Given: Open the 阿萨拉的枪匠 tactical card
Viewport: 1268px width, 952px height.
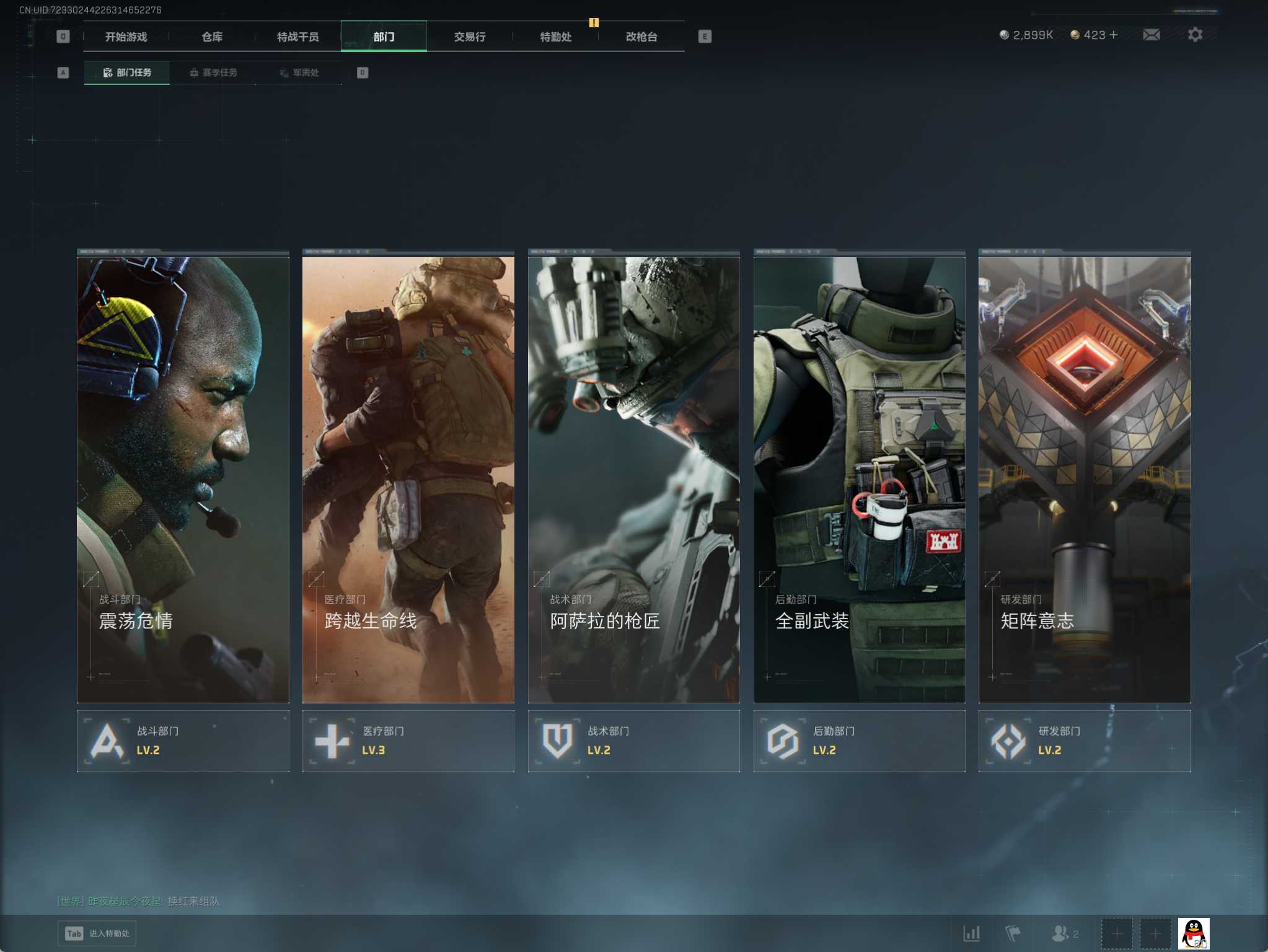Looking at the screenshot, I should coord(633,478).
